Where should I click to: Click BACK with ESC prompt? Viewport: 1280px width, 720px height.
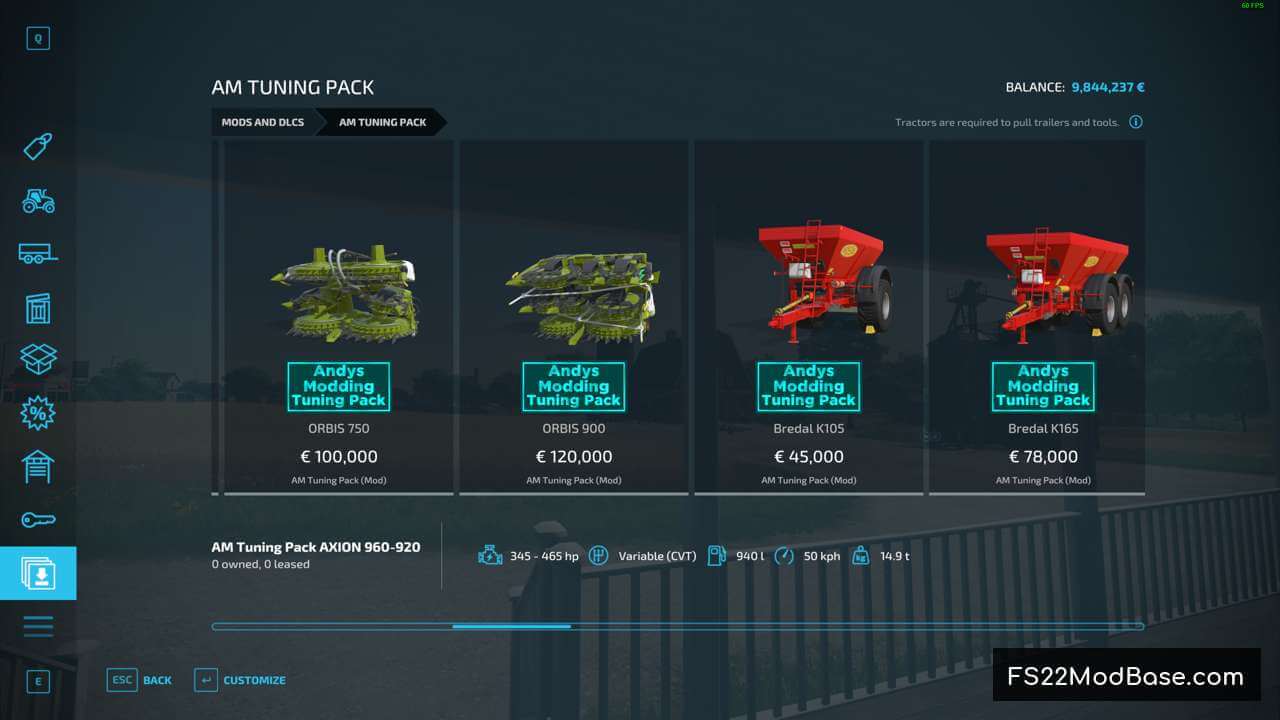[x=140, y=680]
